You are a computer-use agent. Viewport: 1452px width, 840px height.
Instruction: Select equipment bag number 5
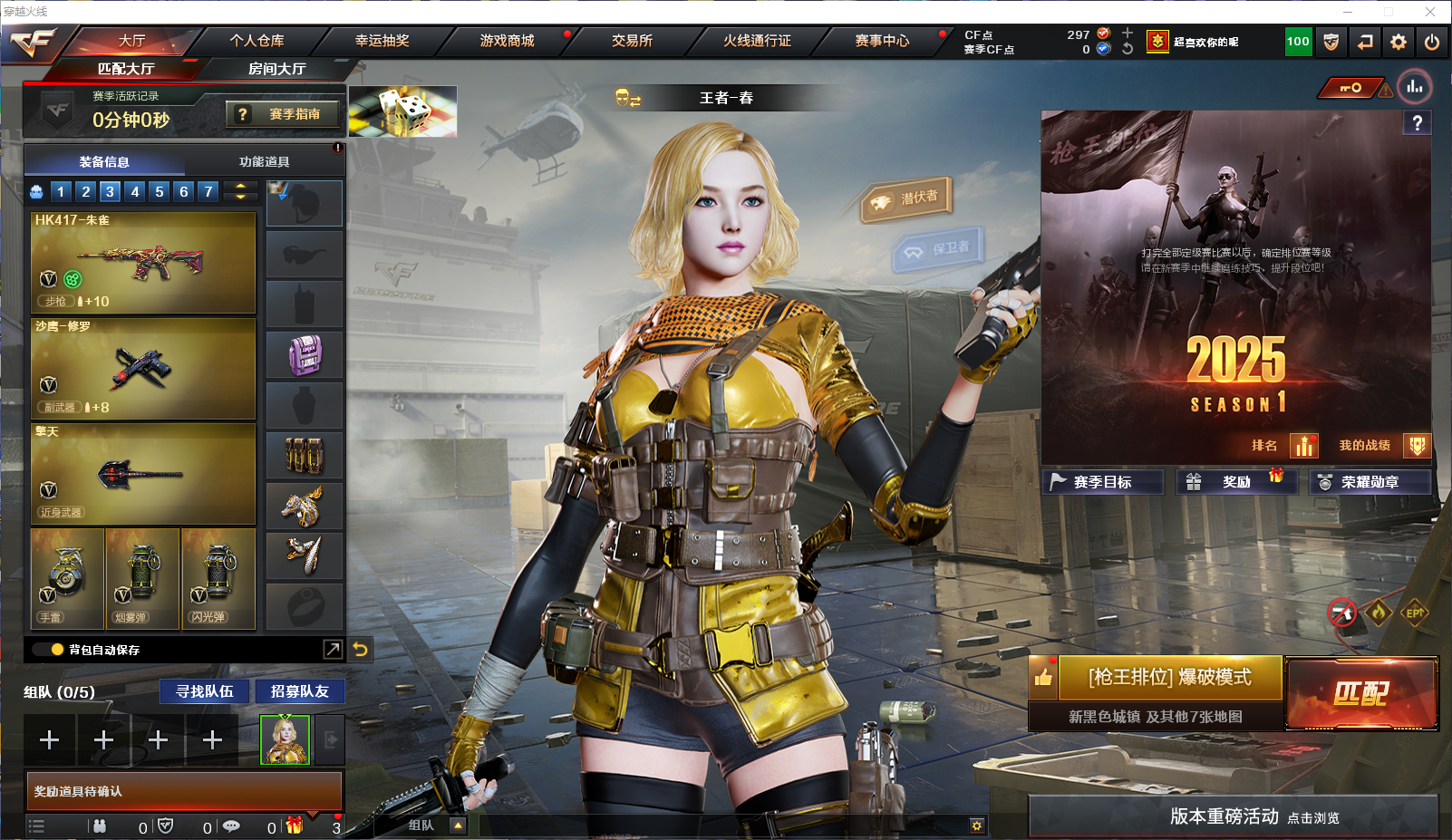(160, 191)
